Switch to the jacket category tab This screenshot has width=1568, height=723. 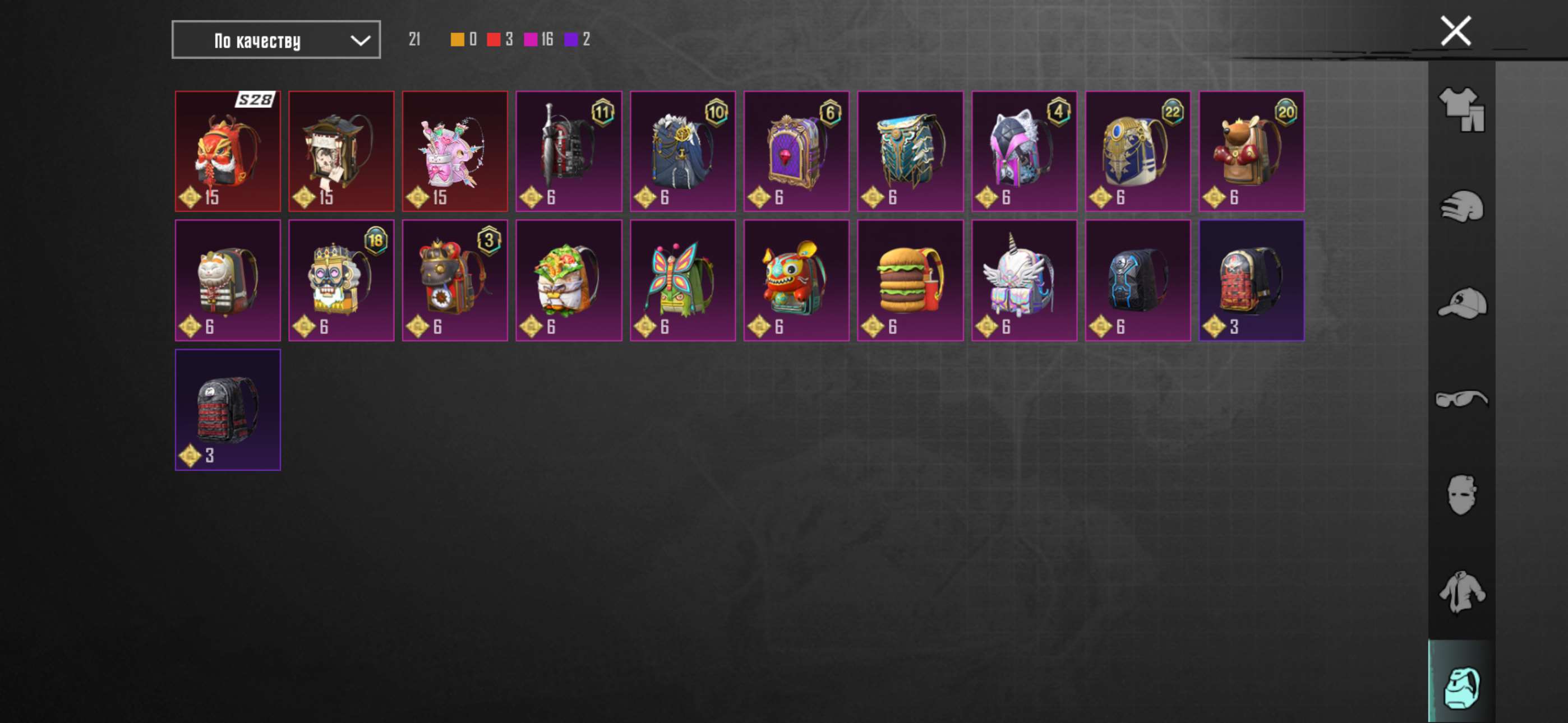coord(1461,591)
